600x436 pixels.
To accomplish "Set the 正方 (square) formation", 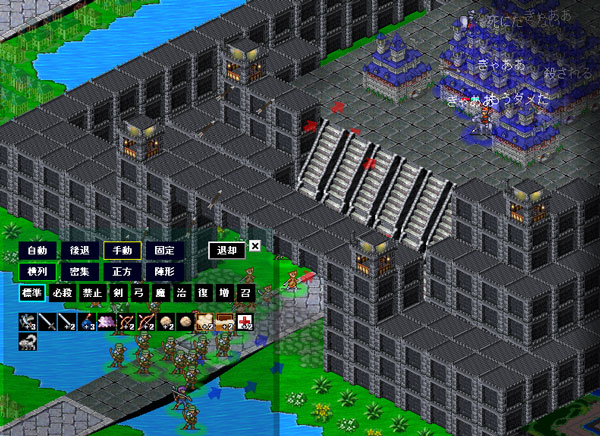I will [x=122, y=271].
